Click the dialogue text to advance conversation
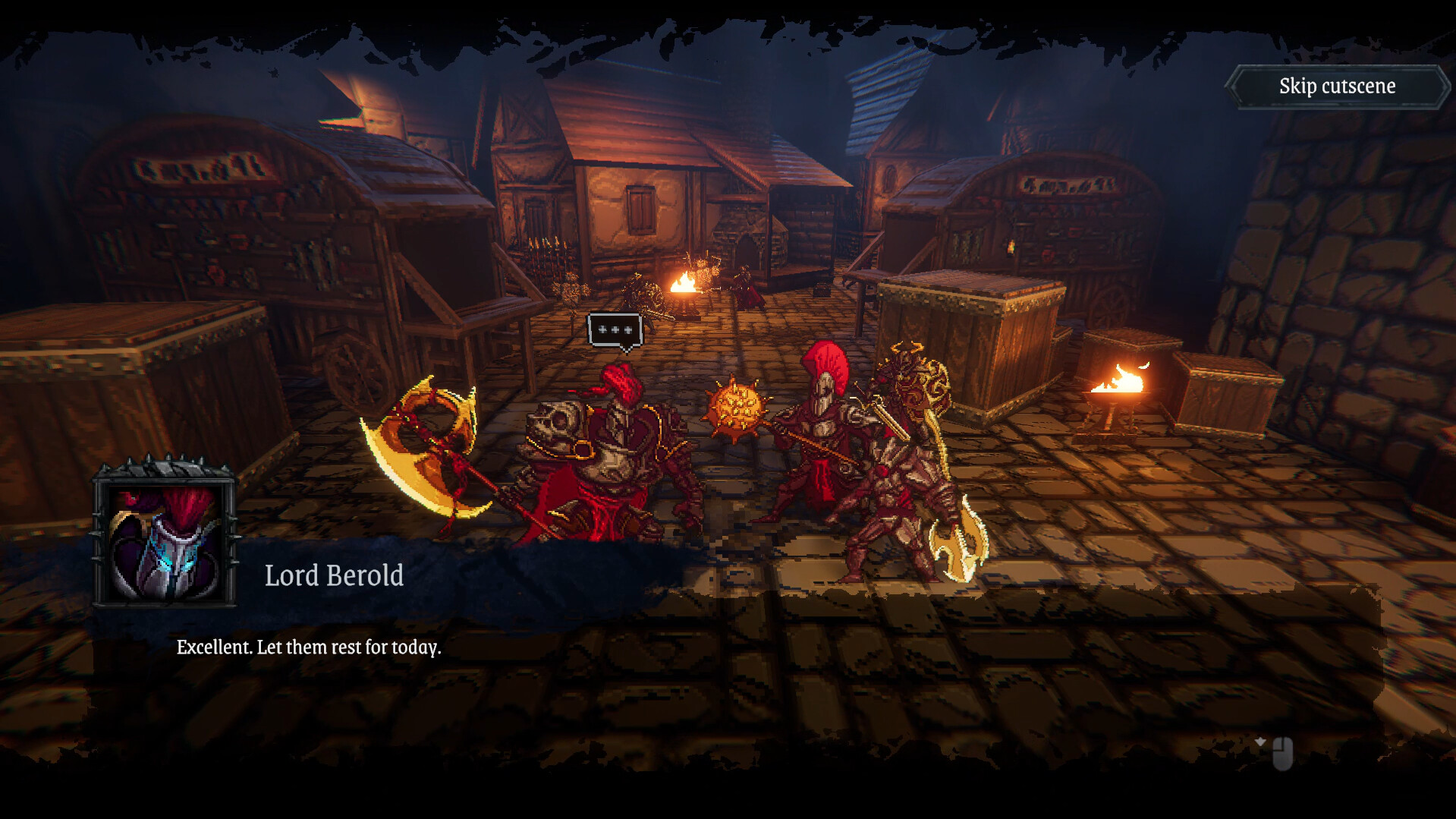This screenshot has width=1456, height=819. click(309, 648)
